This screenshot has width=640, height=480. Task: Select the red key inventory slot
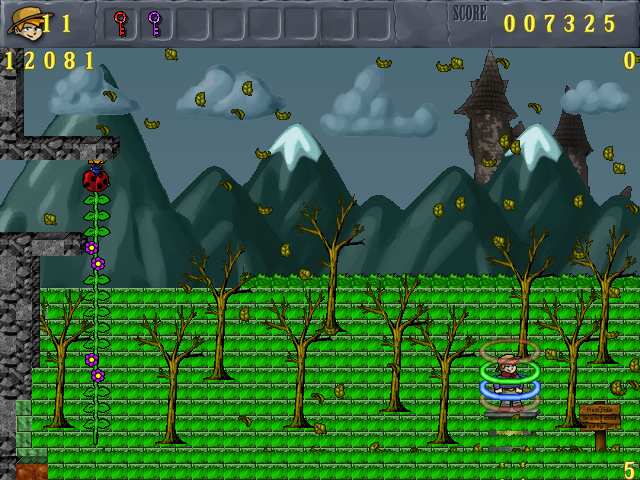pyautogui.click(x=121, y=23)
